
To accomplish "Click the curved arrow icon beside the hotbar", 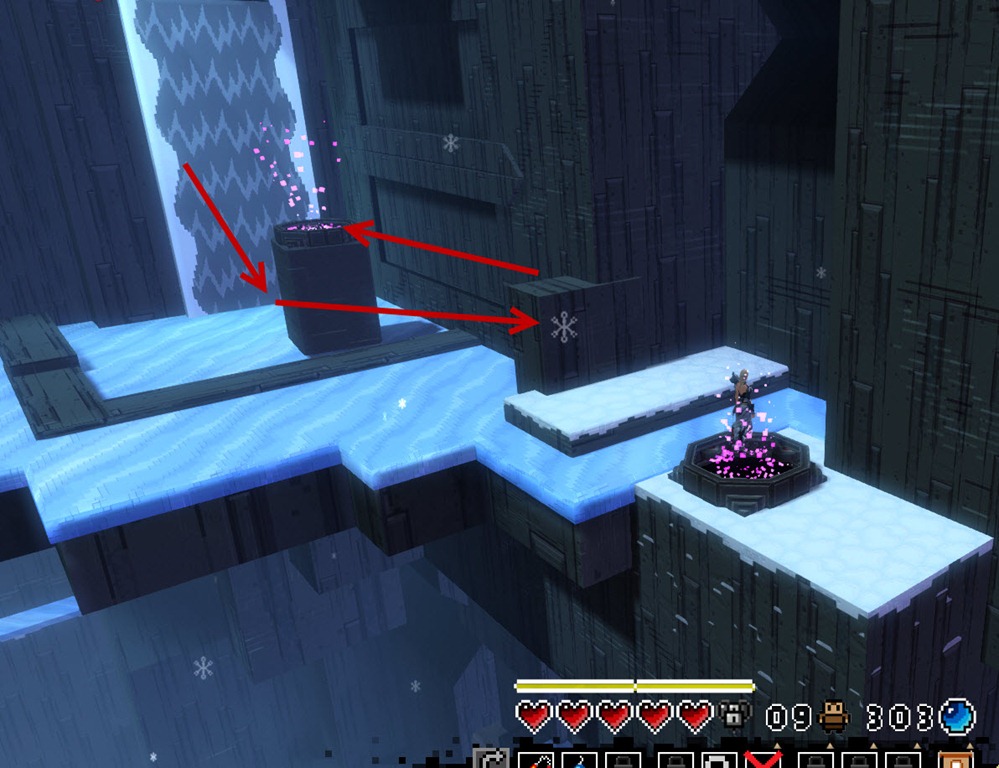I will tap(491, 759).
